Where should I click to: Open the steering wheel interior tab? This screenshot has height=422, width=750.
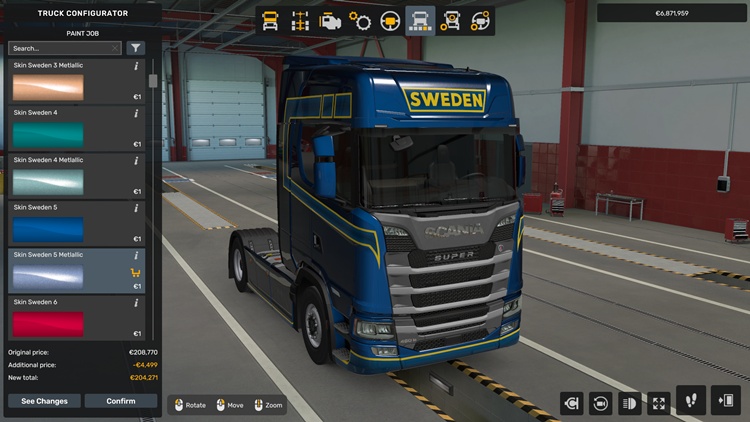click(x=390, y=20)
